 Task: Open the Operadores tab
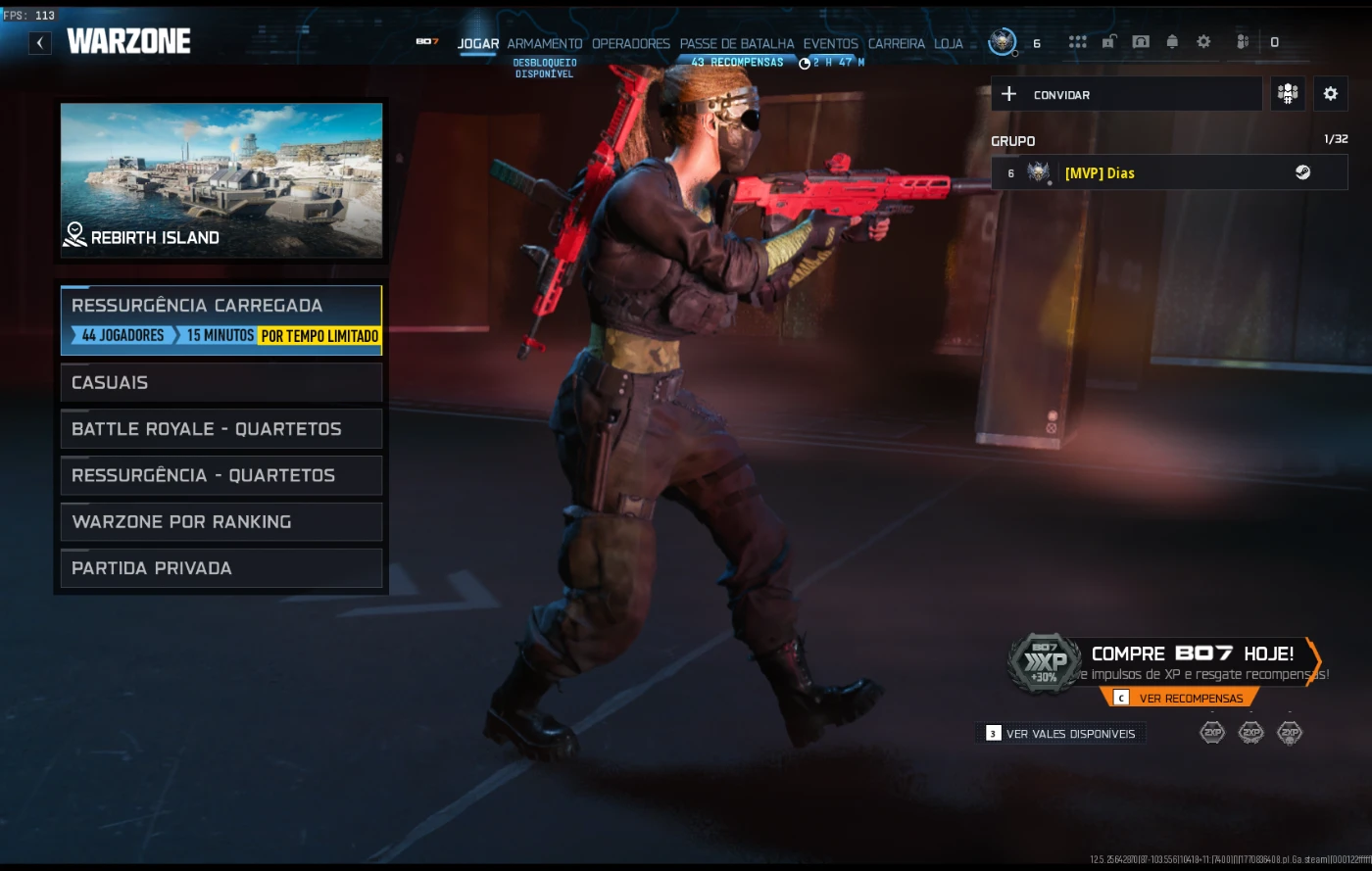[x=630, y=44]
